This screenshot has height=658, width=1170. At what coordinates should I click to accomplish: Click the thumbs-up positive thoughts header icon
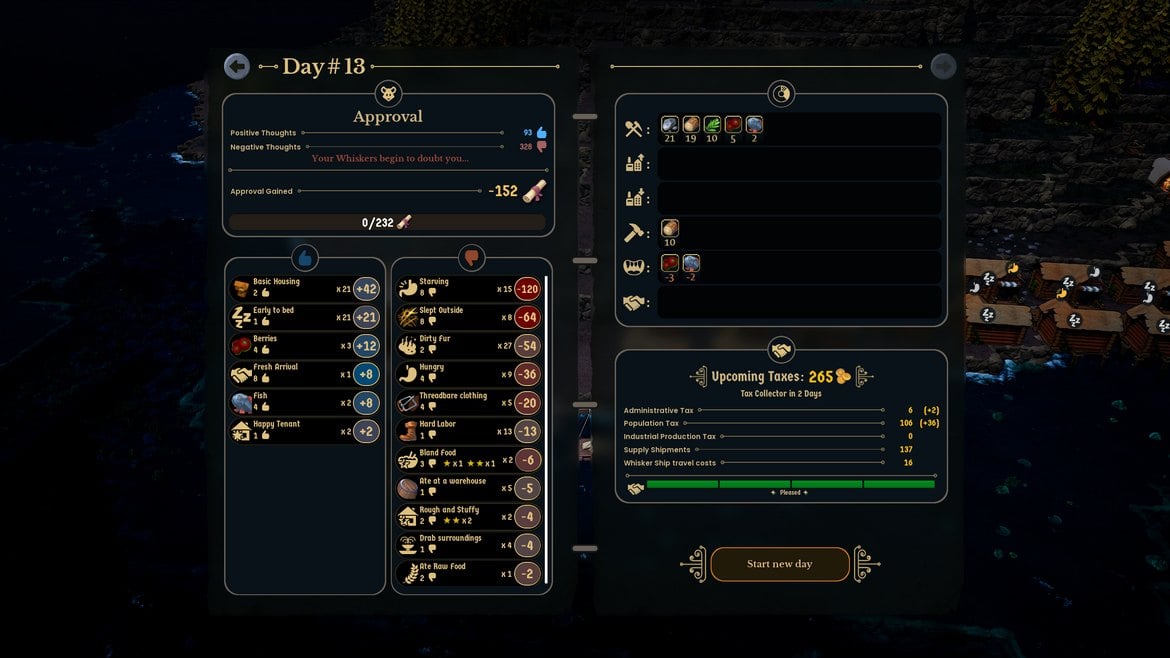(x=305, y=258)
